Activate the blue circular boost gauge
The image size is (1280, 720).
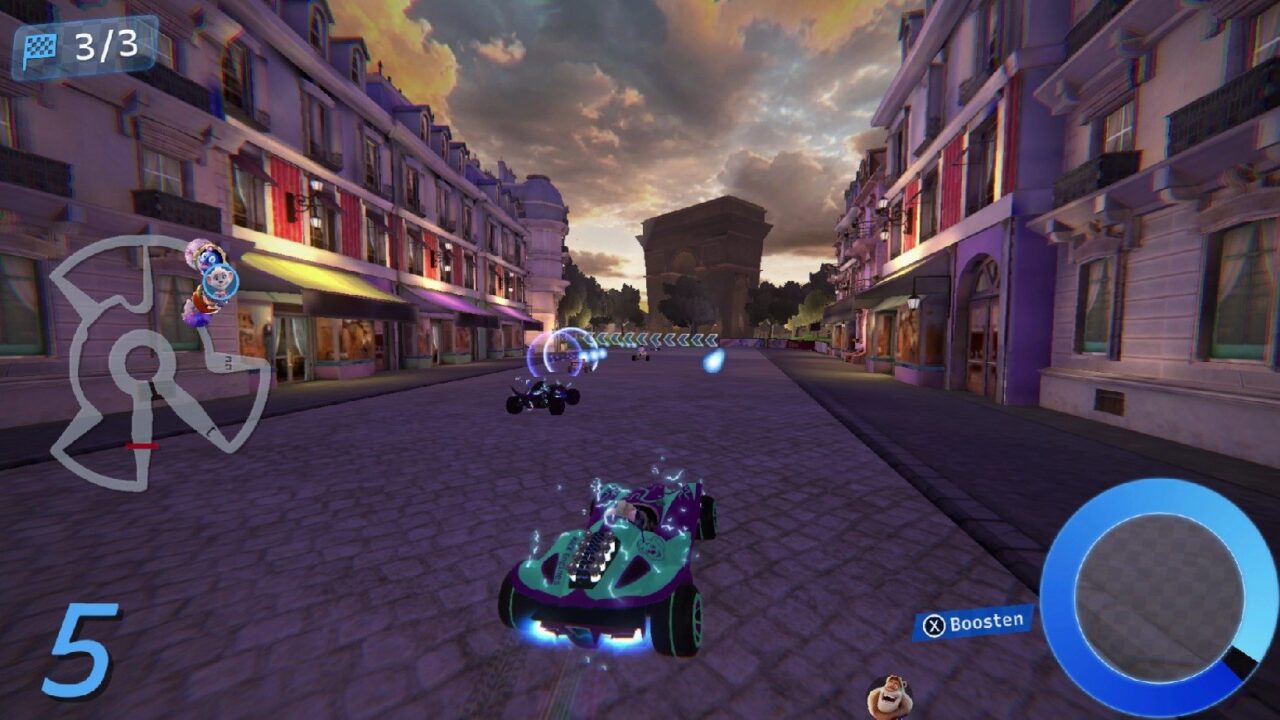point(1157,596)
